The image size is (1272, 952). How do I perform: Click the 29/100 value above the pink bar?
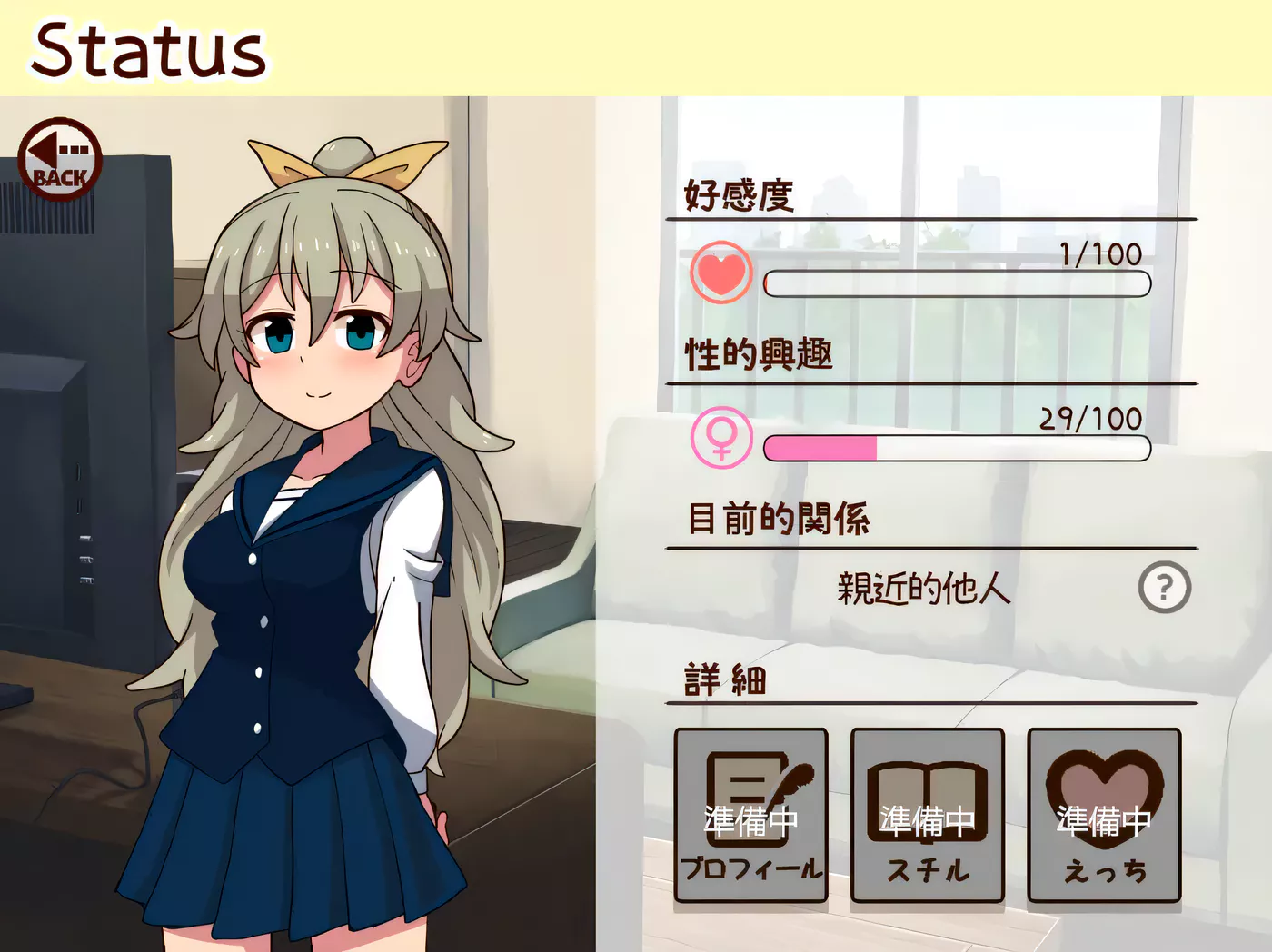(1090, 420)
